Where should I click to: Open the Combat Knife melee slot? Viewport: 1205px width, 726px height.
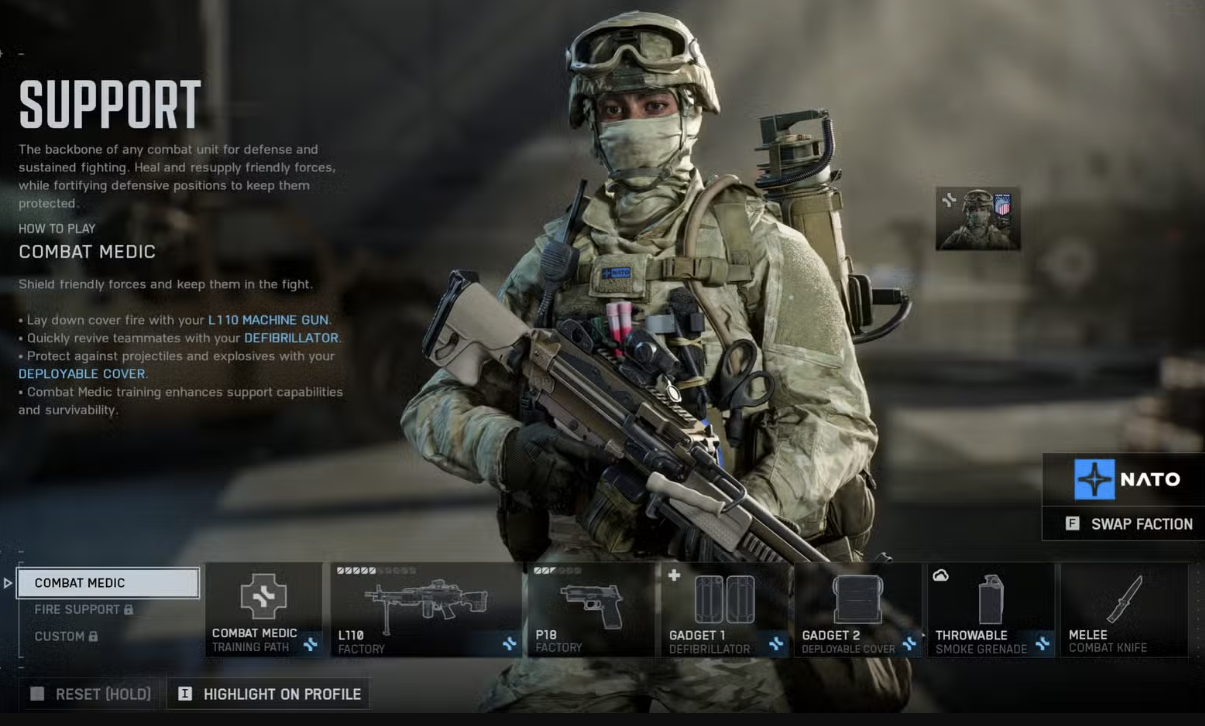(1124, 609)
